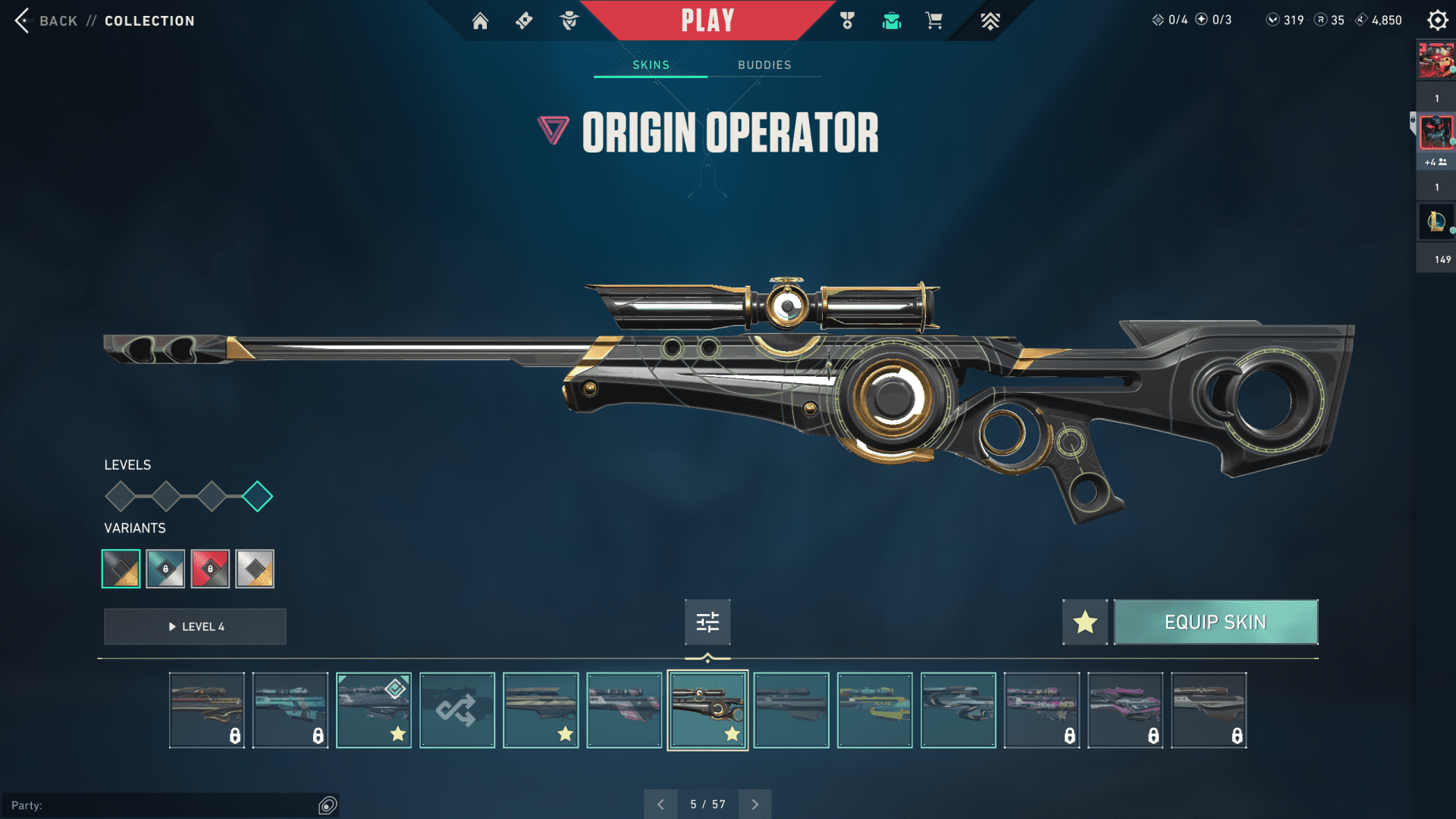Open the settings gear icon
The image size is (1456, 819).
tap(1437, 20)
